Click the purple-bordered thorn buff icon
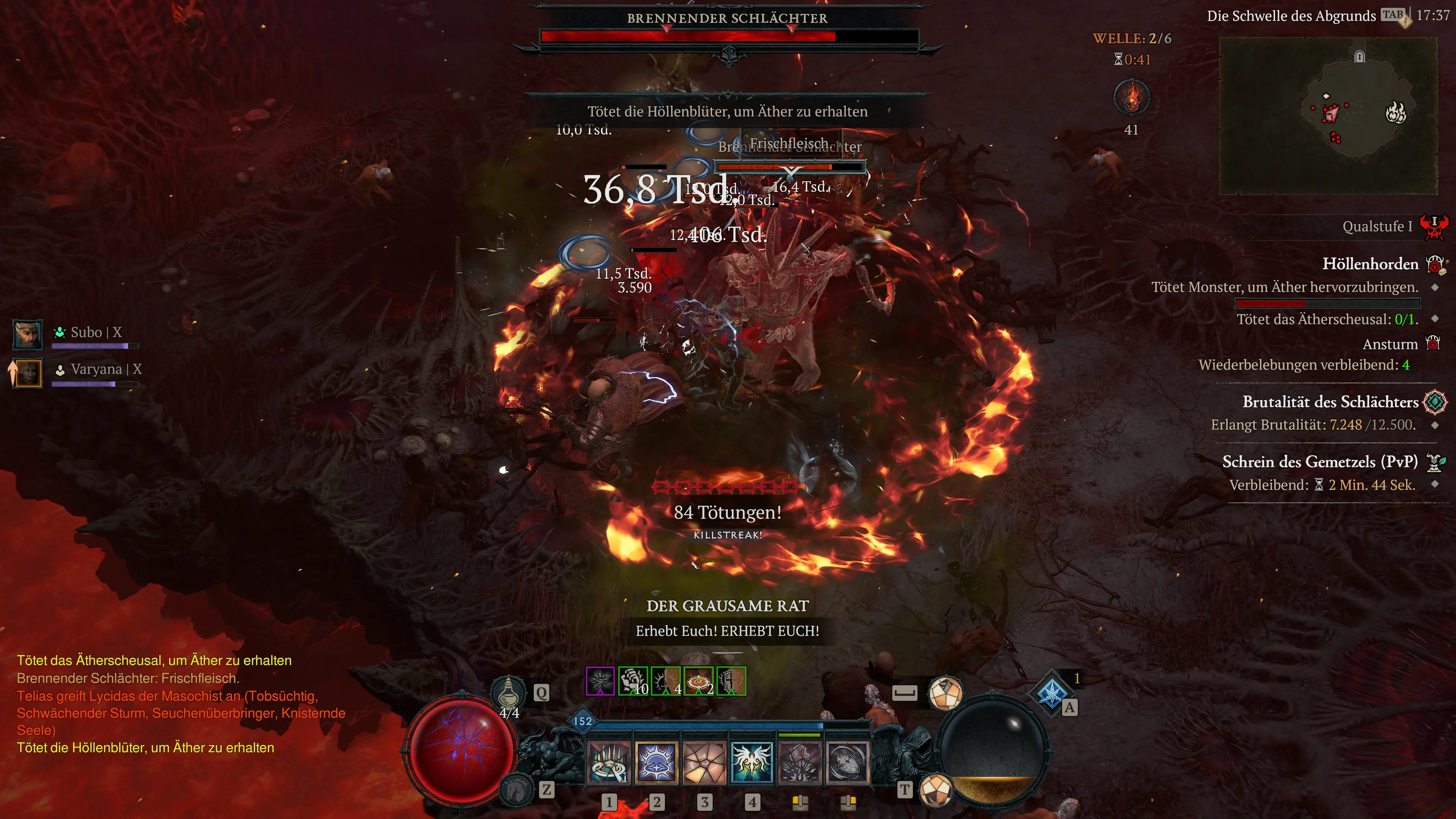The width and height of the screenshot is (1456, 819). pos(600,681)
